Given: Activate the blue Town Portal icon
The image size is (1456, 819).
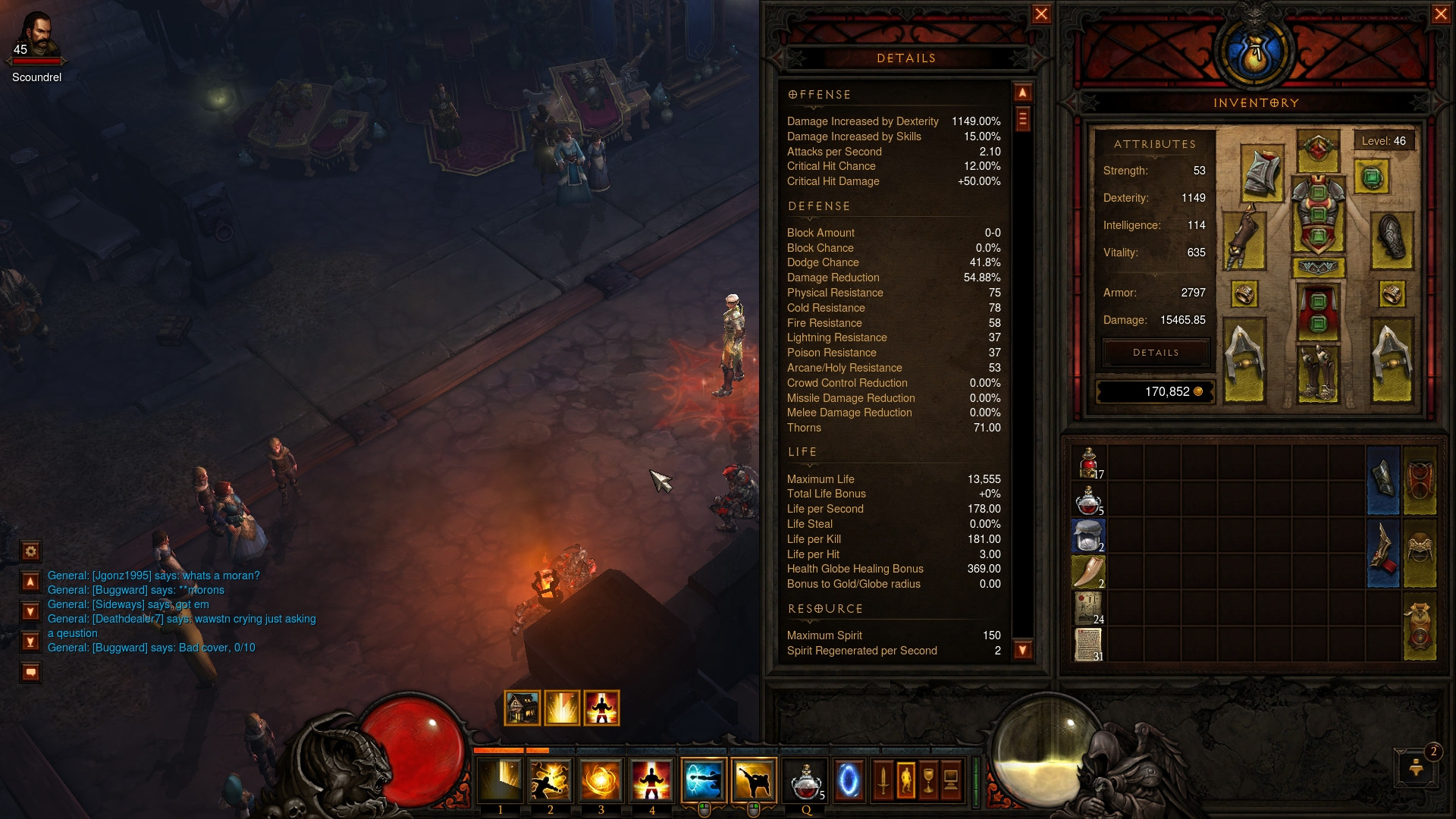Looking at the screenshot, I should (x=849, y=780).
